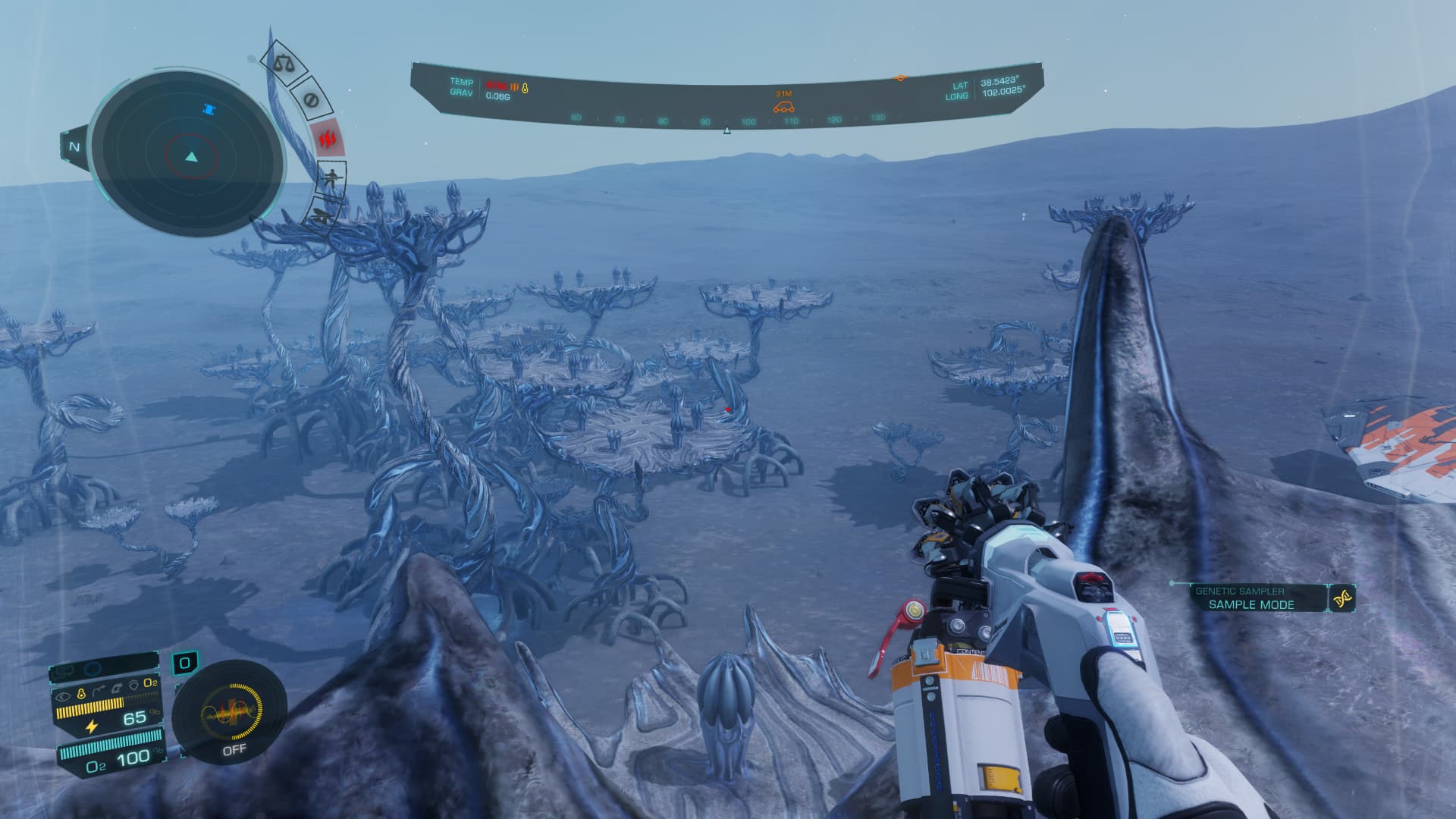Click the crossed-circle status icon

point(309,99)
